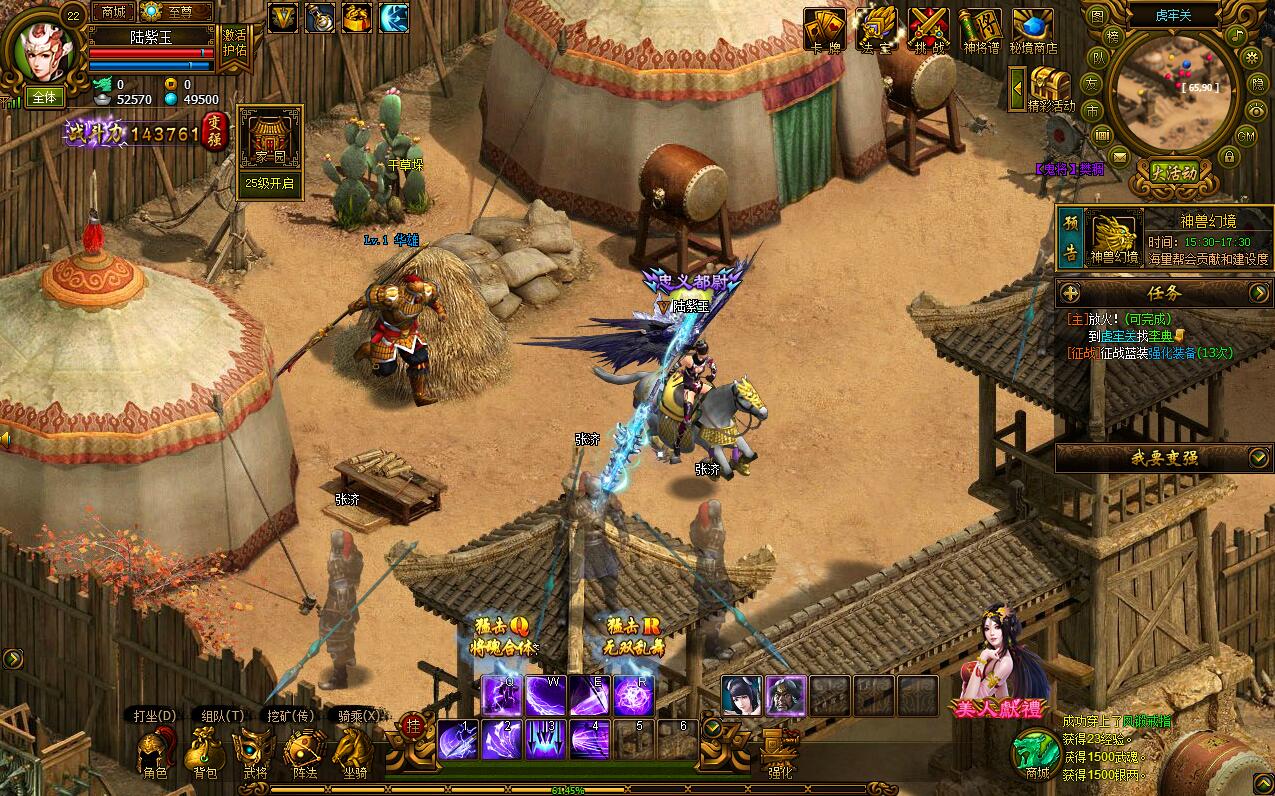Visit the 秘境商店 shop
The height and width of the screenshot is (796, 1275).
[1032, 29]
